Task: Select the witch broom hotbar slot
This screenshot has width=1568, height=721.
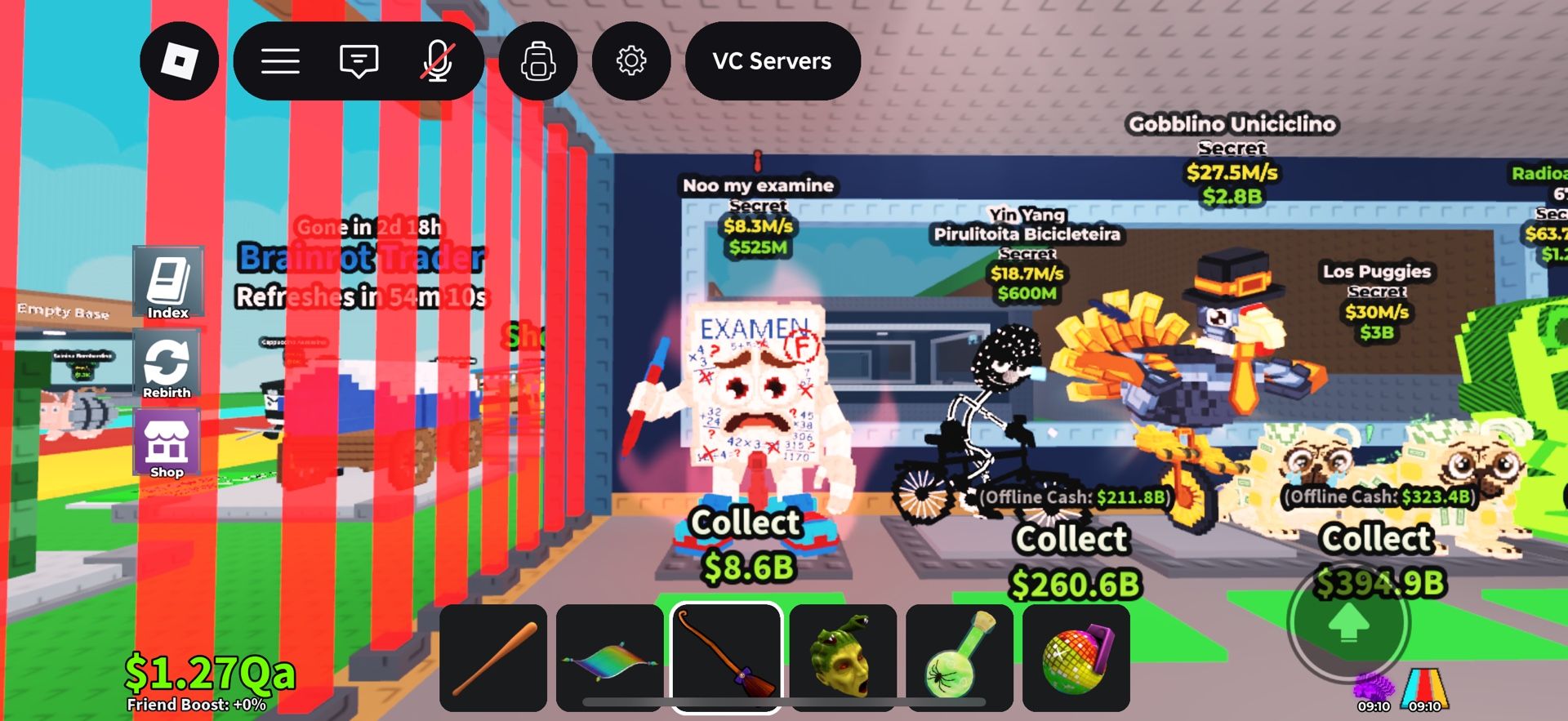Action: [726, 658]
